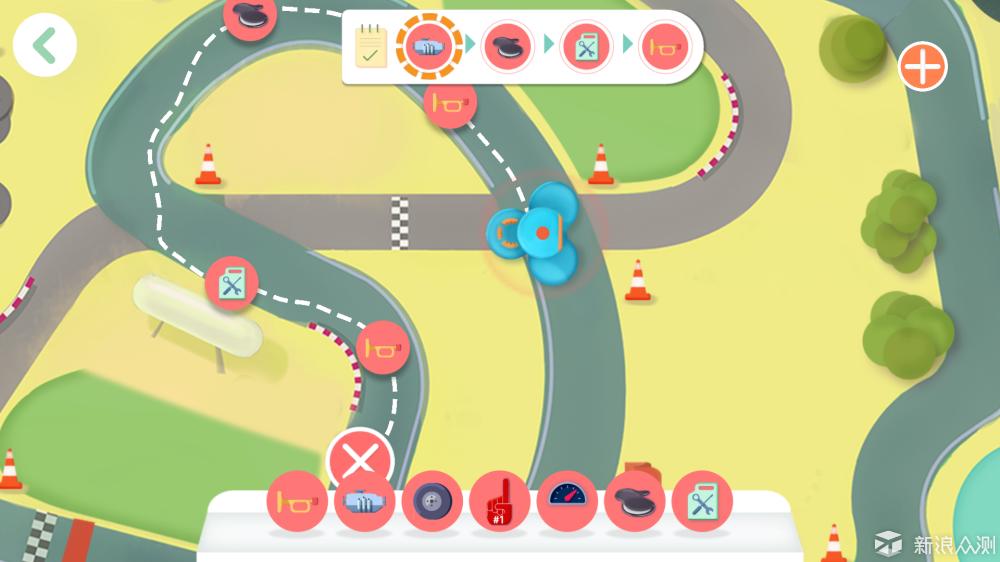Open the notepad checklist icon
This screenshot has width=1000, height=562.
click(x=371, y=46)
